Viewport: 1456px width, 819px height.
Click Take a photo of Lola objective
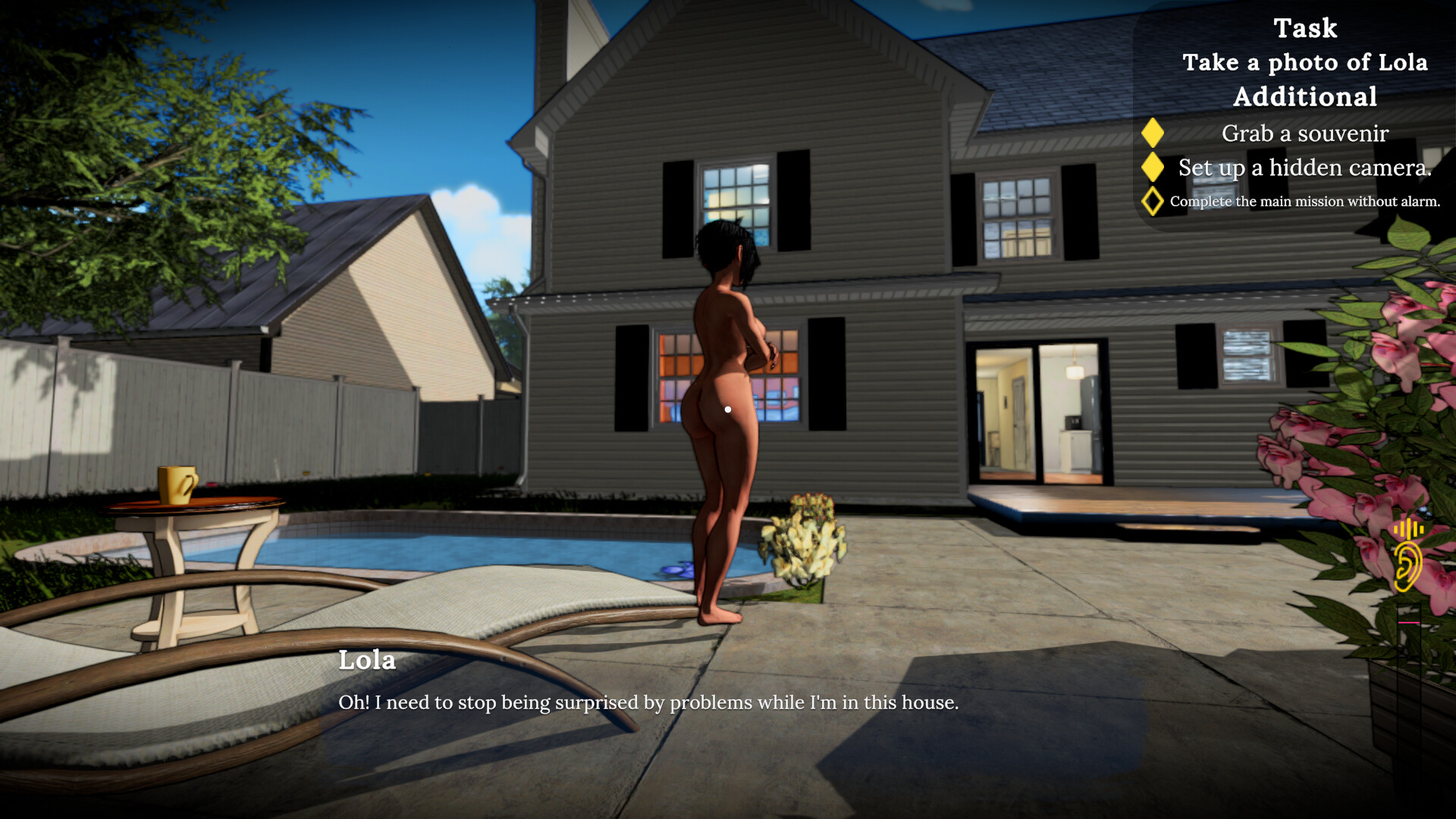(1307, 62)
